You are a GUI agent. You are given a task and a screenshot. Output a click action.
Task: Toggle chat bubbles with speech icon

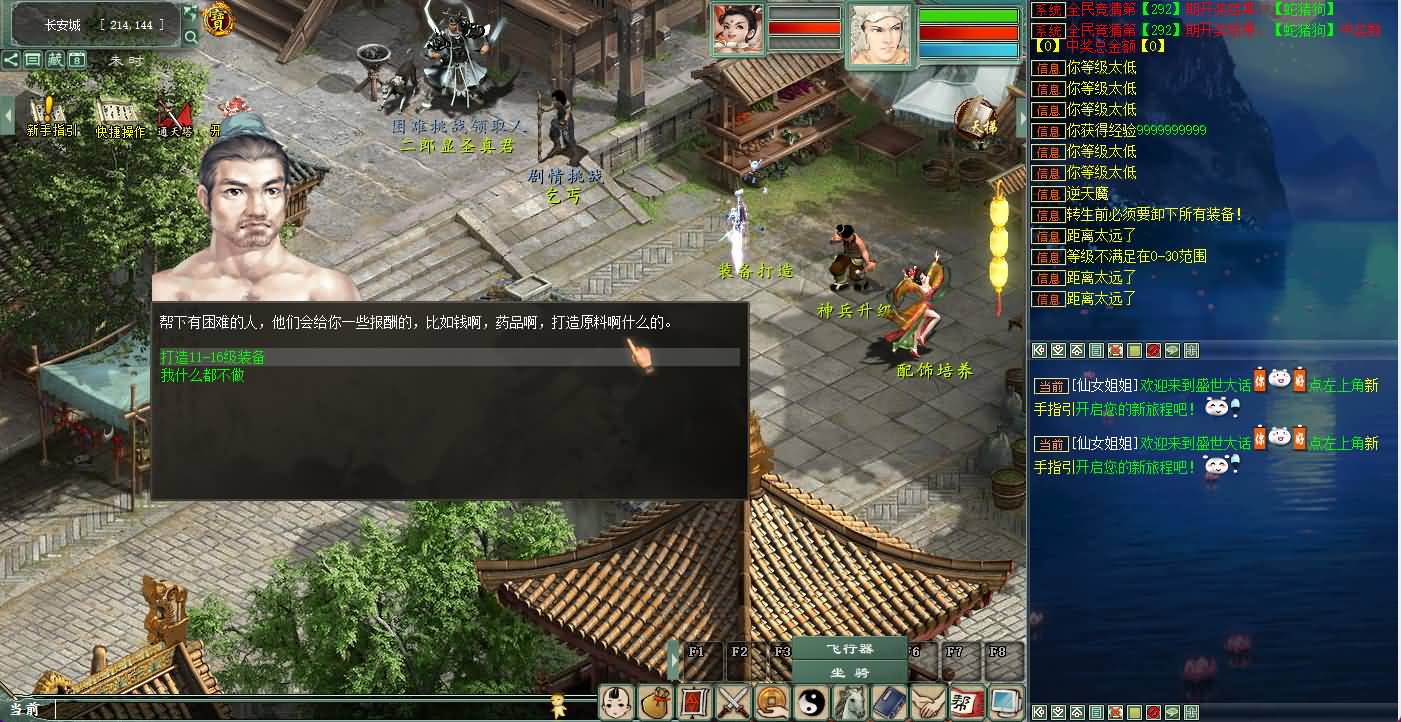pos(1171,350)
